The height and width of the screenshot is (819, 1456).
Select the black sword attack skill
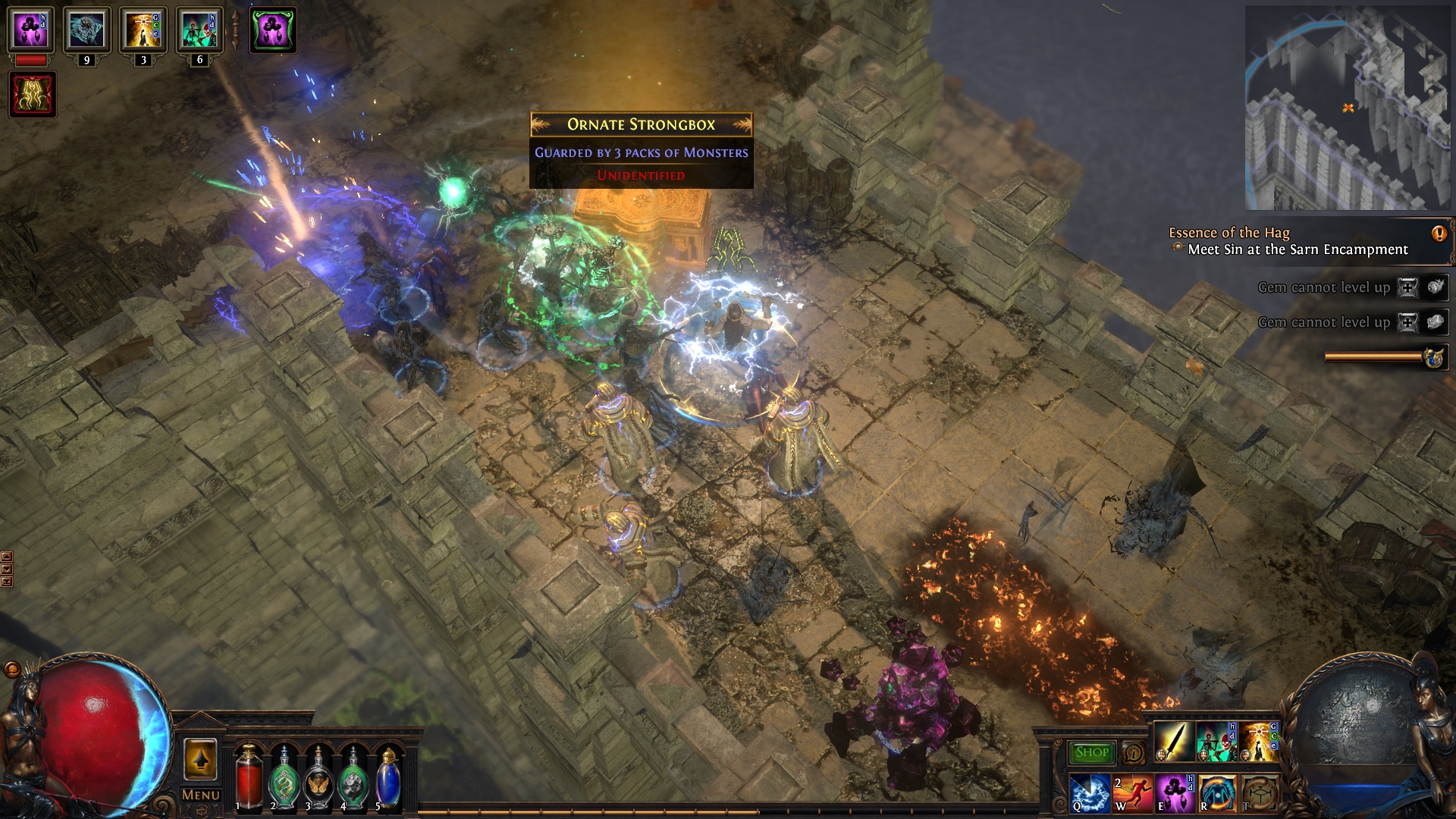coord(1173,740)
